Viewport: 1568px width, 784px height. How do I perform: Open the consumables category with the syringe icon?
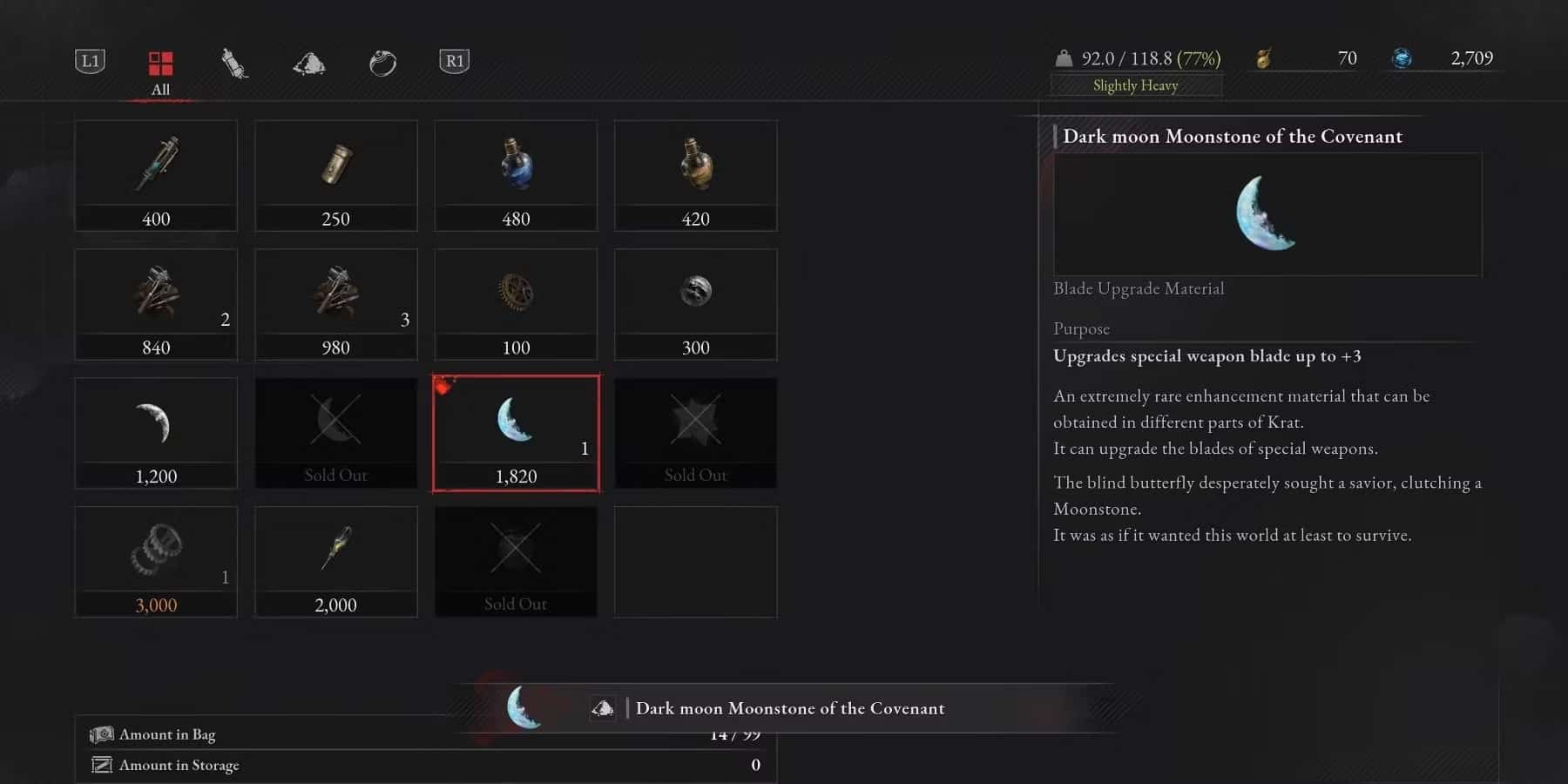pyautogui.click(x=233, y=62)
